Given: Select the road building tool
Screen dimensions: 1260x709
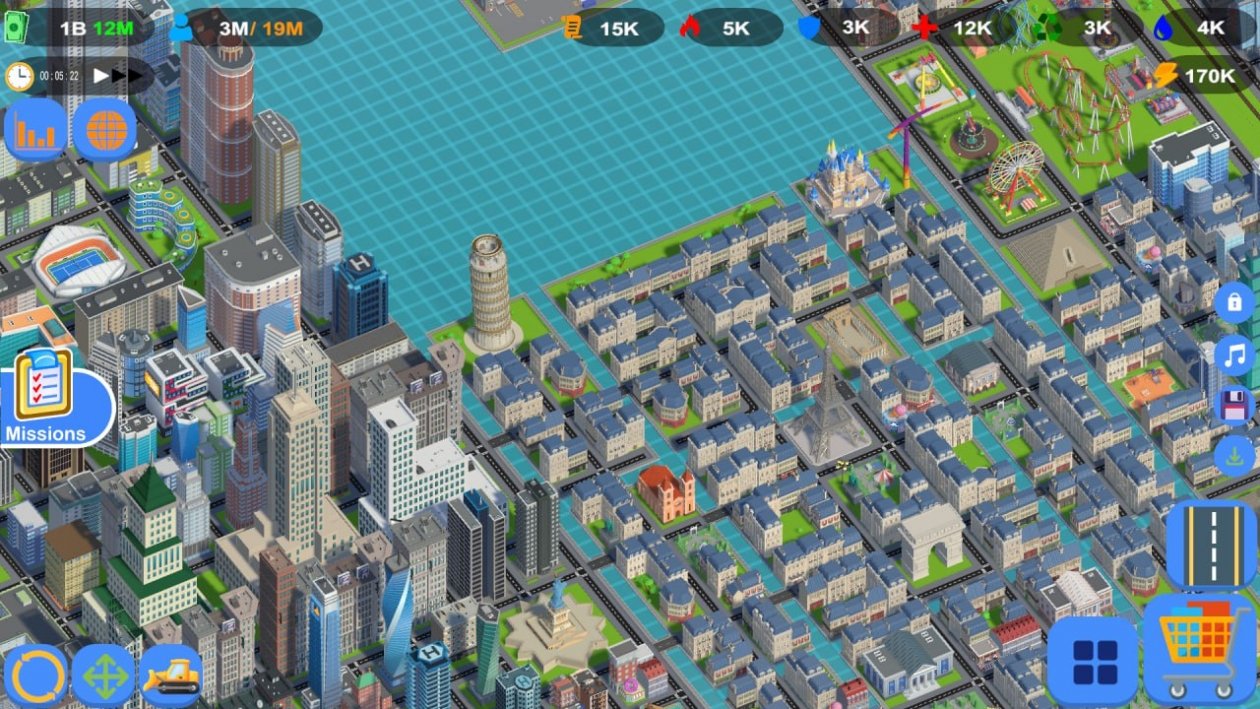Looking at the screenshot, I should pyautogui.click(x=1211, y=544).
